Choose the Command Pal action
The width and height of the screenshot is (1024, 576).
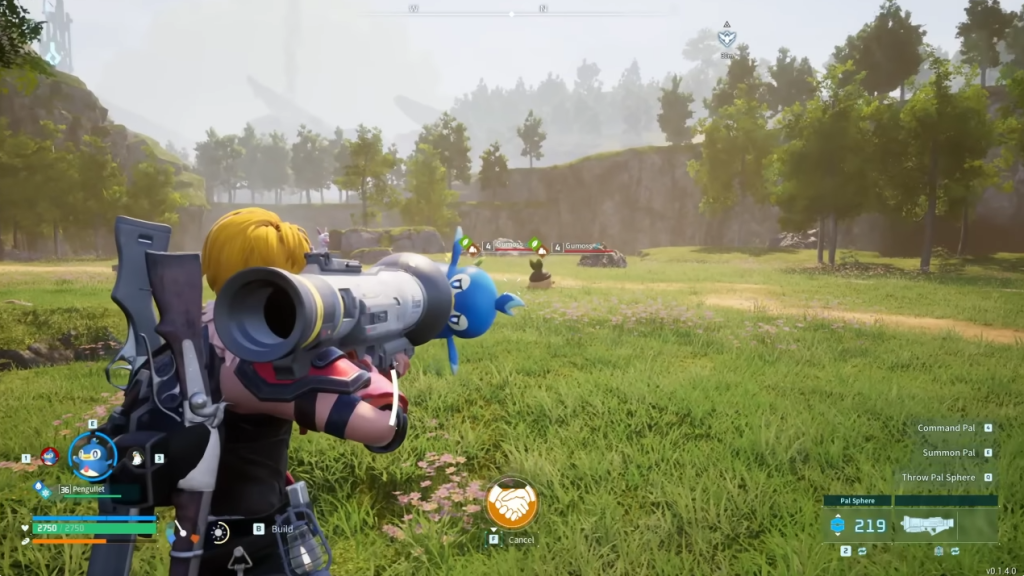[947, 428]
